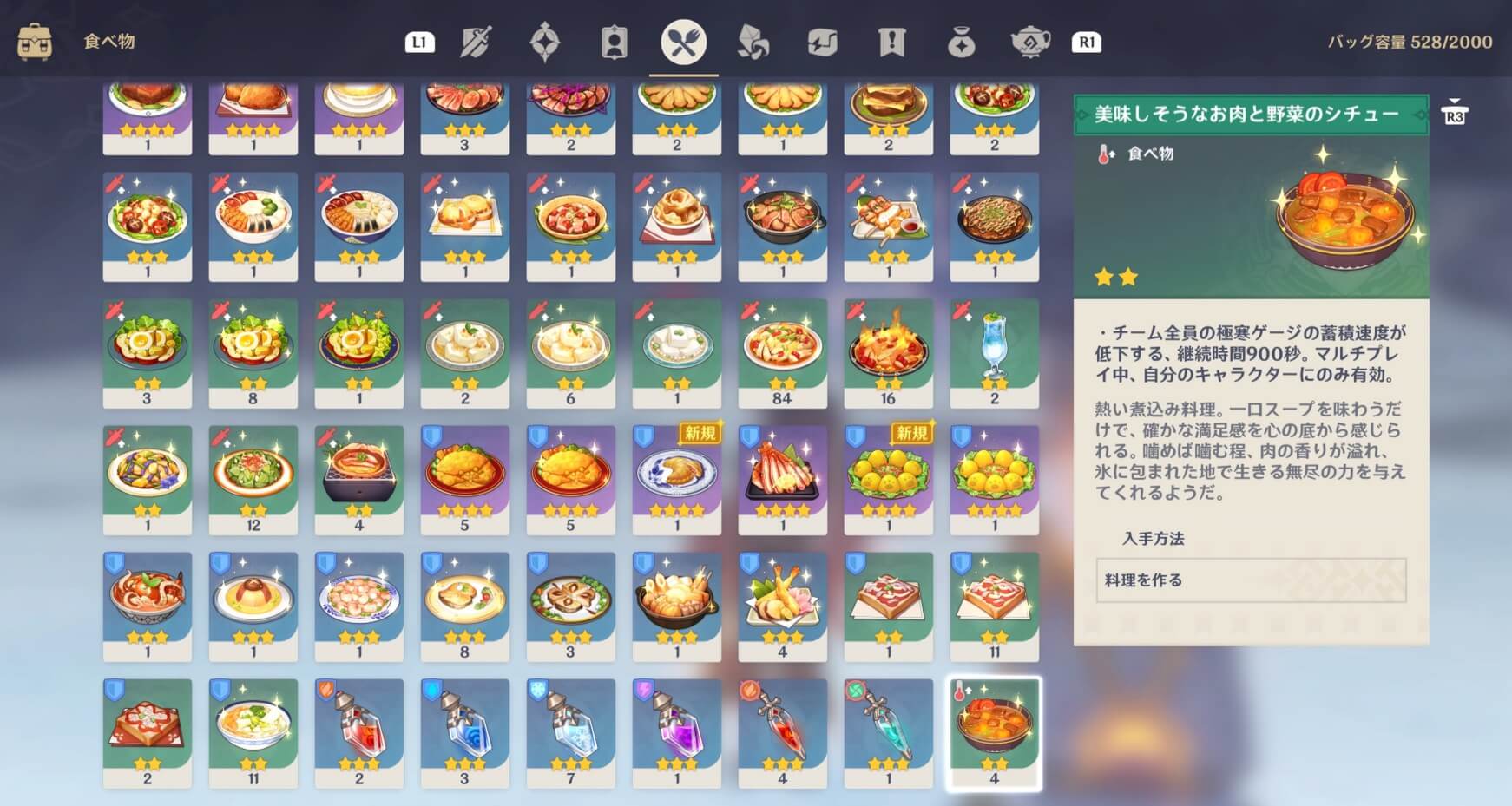Switch to the Weapons inventory category
Image resolution: width=1512 pixels, height=806 pixels.
coord(475,41)
